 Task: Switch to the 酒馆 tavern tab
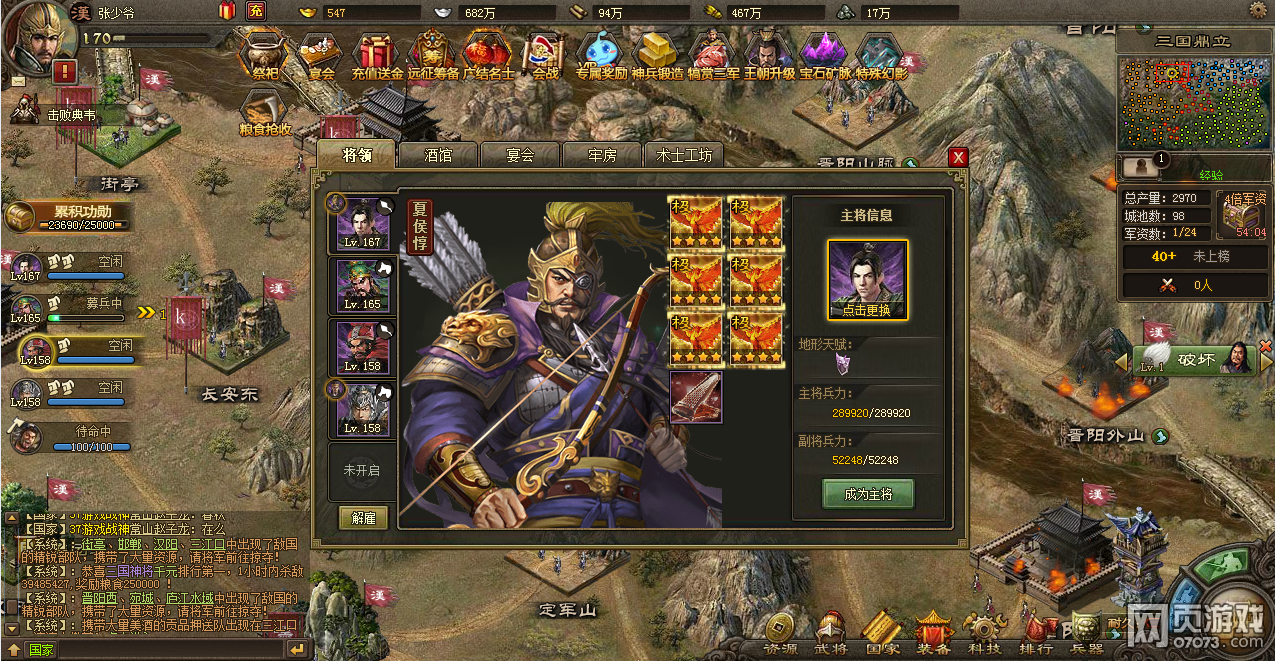438,155
